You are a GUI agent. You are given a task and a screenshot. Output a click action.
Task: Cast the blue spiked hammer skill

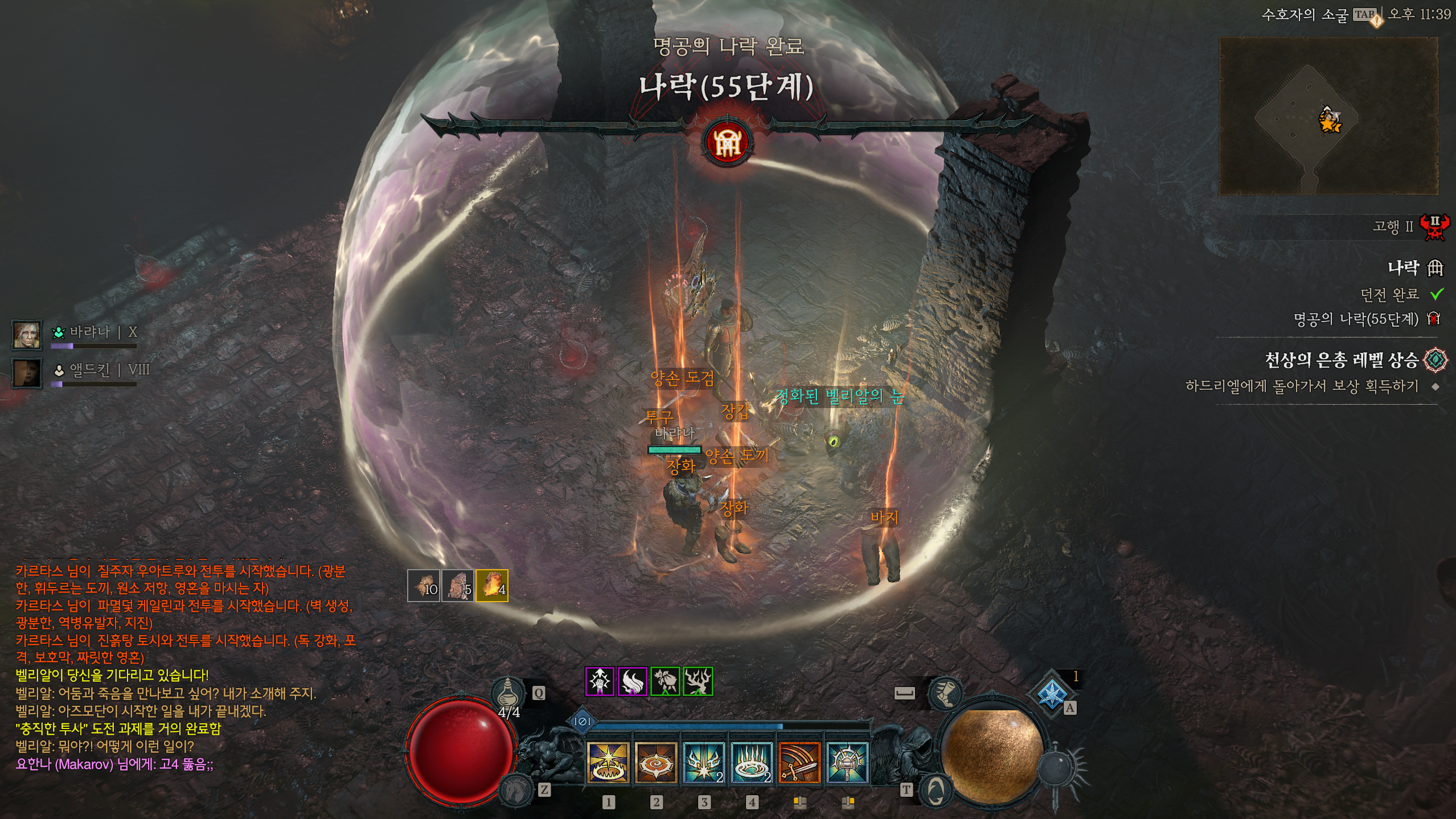coord(847,763)
